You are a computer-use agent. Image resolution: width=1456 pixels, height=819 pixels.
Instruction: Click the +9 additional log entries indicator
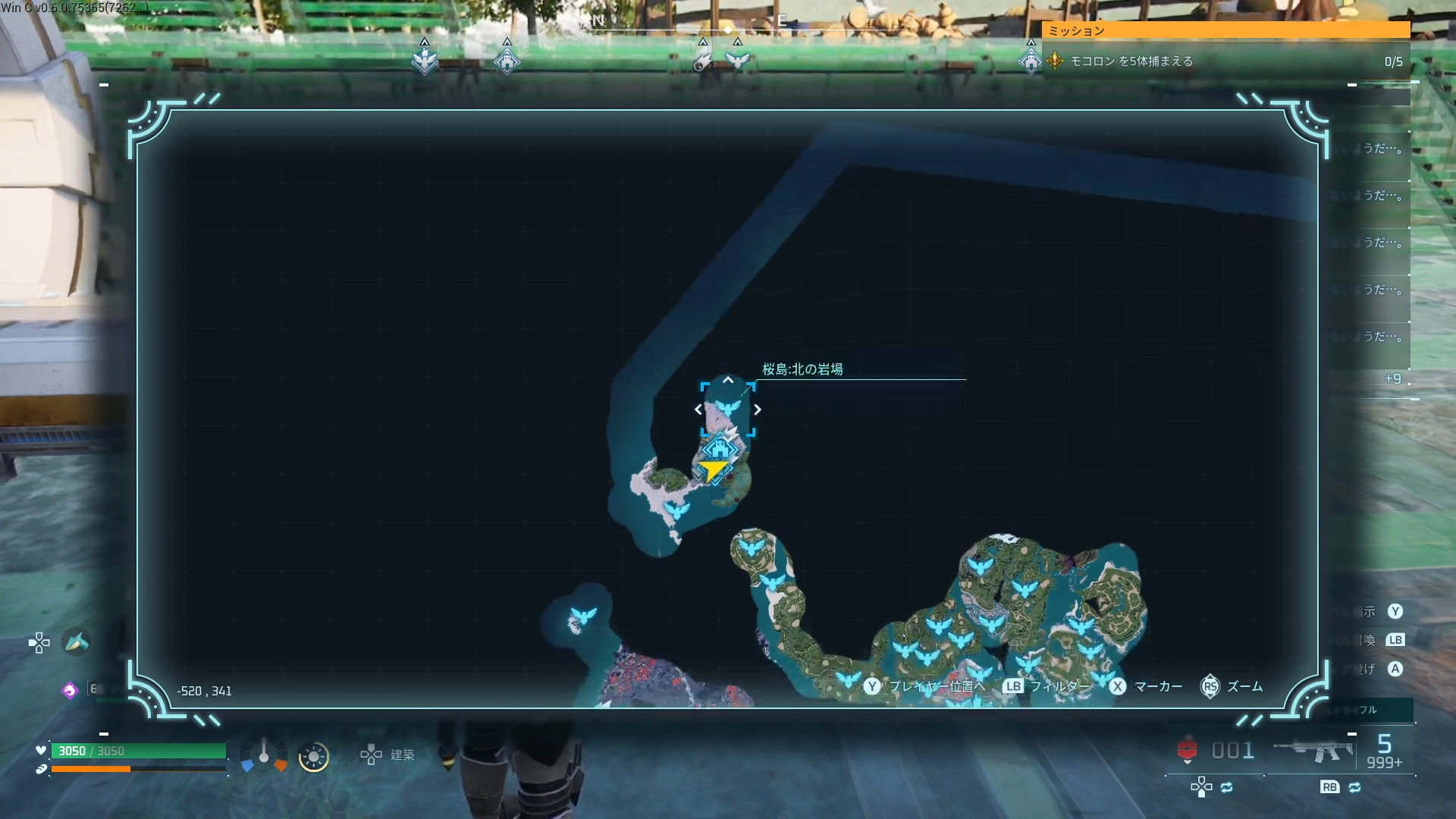coord(1392,378)
